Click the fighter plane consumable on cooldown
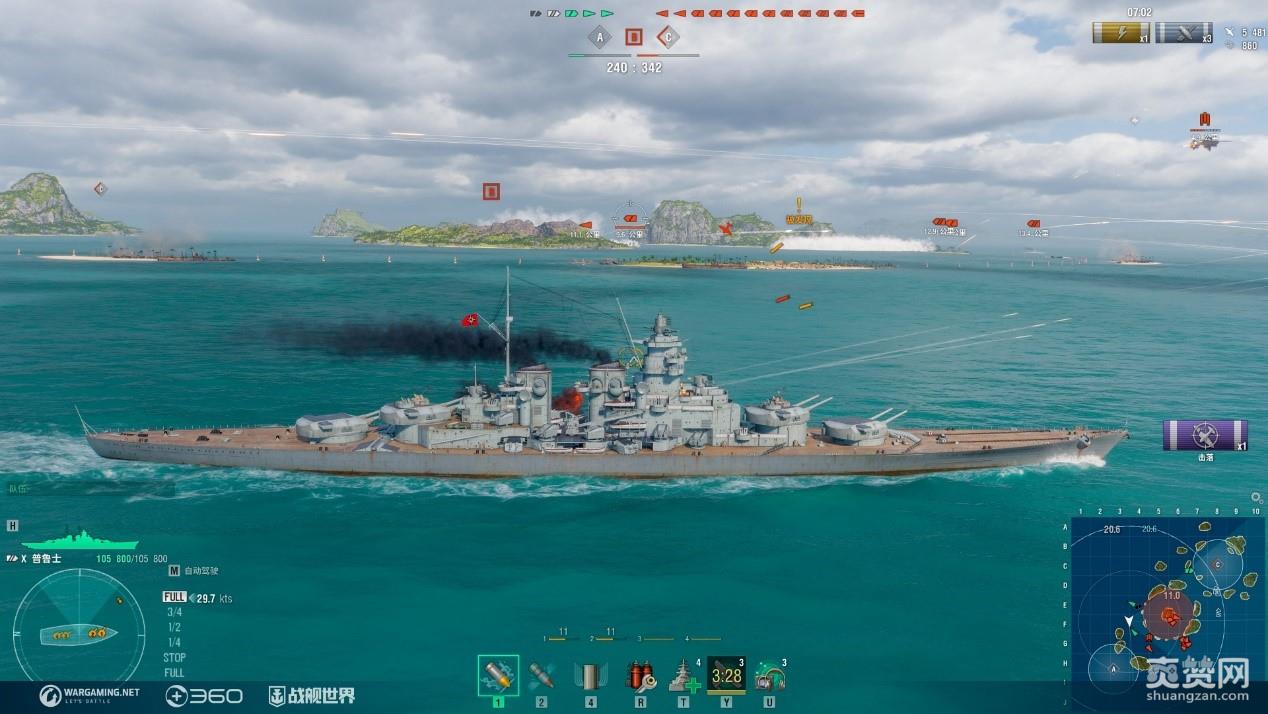The height and width of the screenshot is (714, 1268). [x=726, y=676]
